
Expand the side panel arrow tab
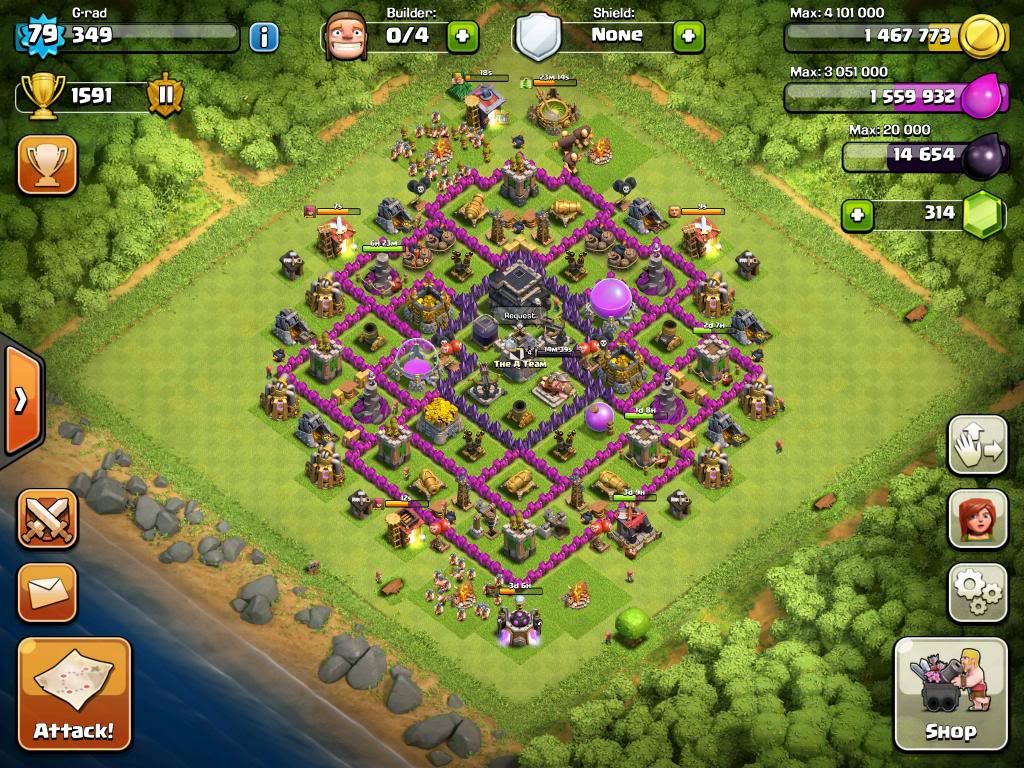point(20,400)
